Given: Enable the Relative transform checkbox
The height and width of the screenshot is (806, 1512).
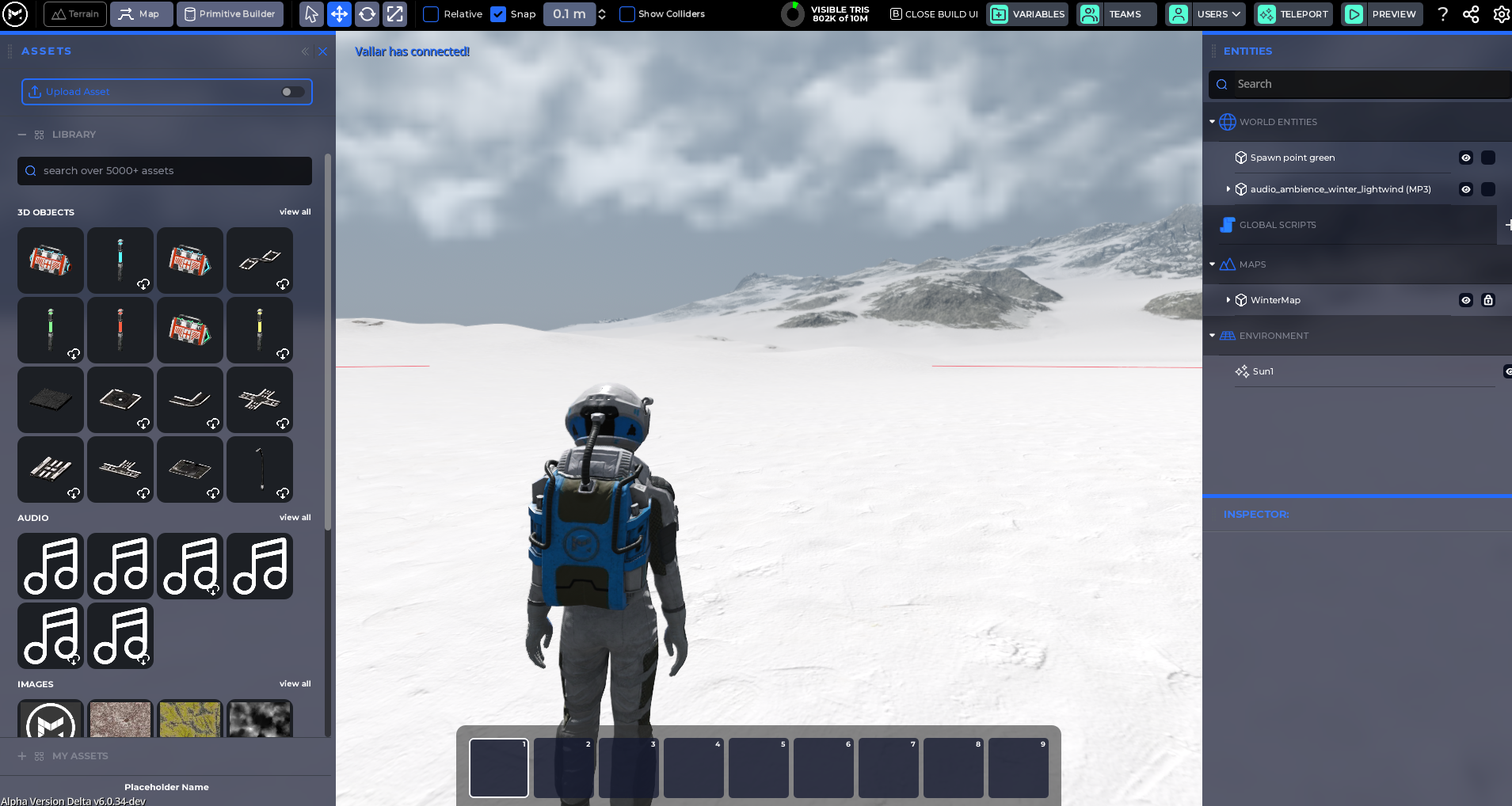Looking at the screenshot, I should pos(431,13).
